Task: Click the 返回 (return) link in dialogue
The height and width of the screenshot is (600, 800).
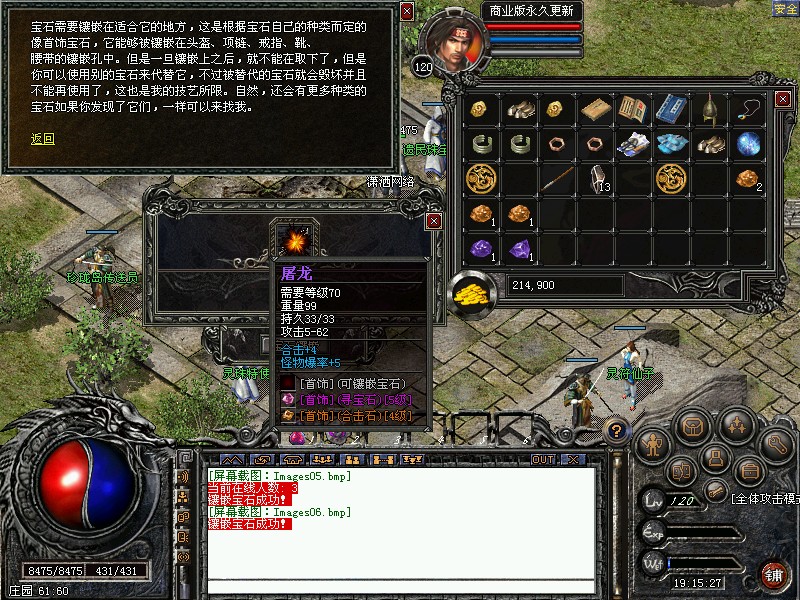Action: (x=42, y=139)
